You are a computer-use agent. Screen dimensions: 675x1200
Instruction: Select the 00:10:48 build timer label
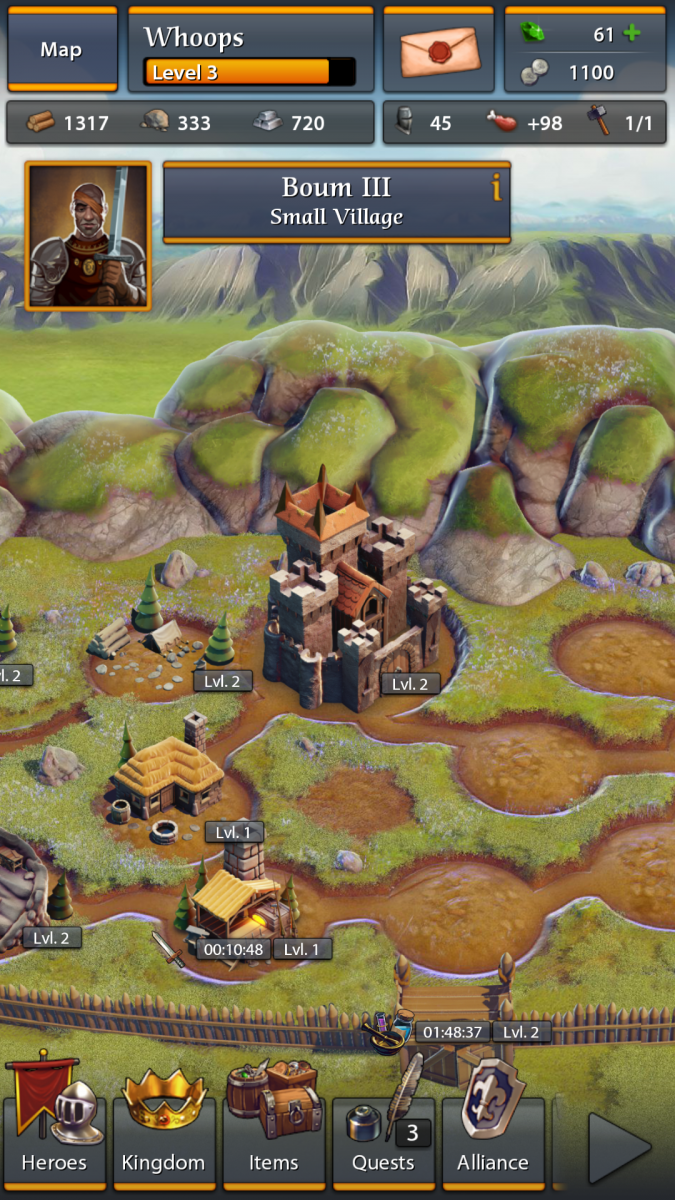(x=231, y=949)
